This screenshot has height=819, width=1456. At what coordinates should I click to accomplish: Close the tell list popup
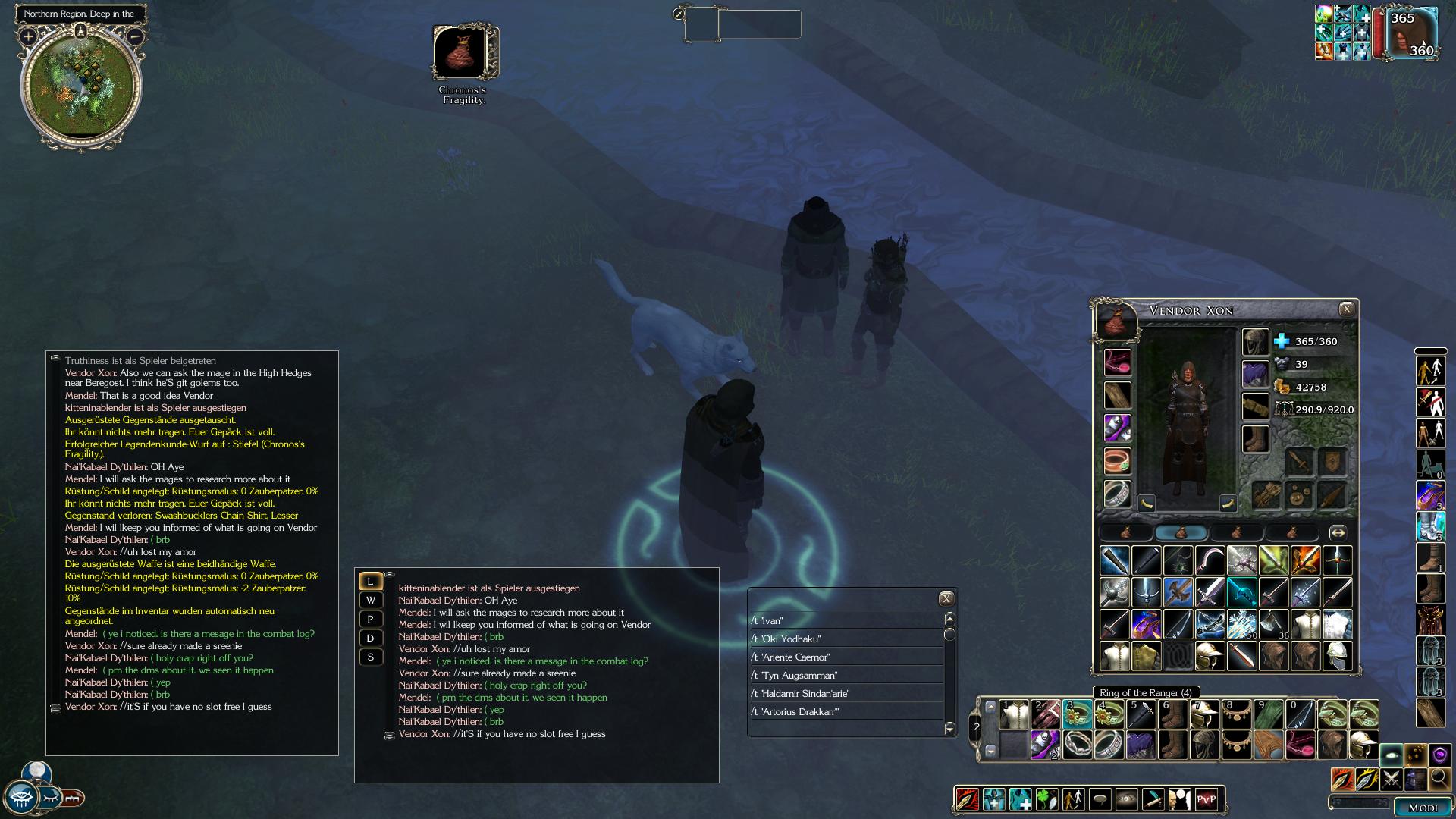coord(946,598)
